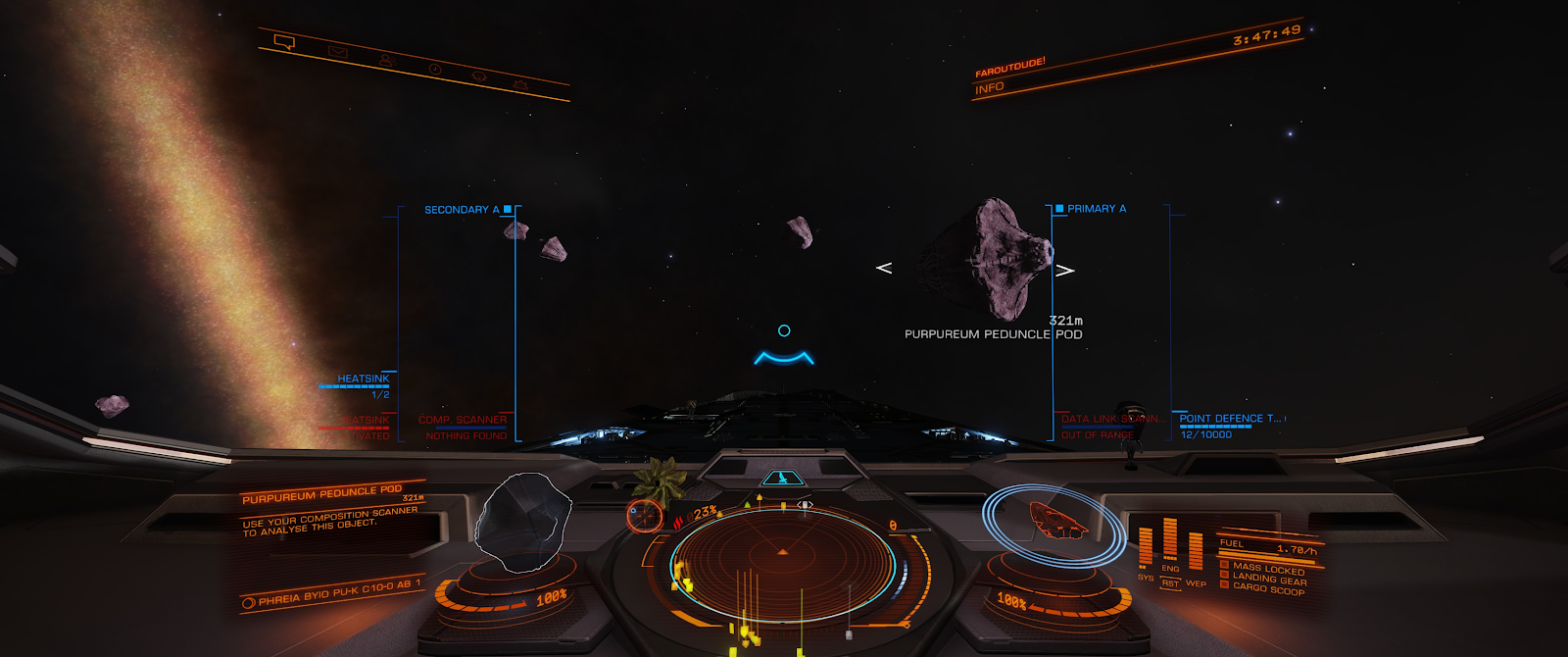The height and width of the screenshot is (657, 1568).
Task: Select the WEP power pip column
Action: [1196, 552]
